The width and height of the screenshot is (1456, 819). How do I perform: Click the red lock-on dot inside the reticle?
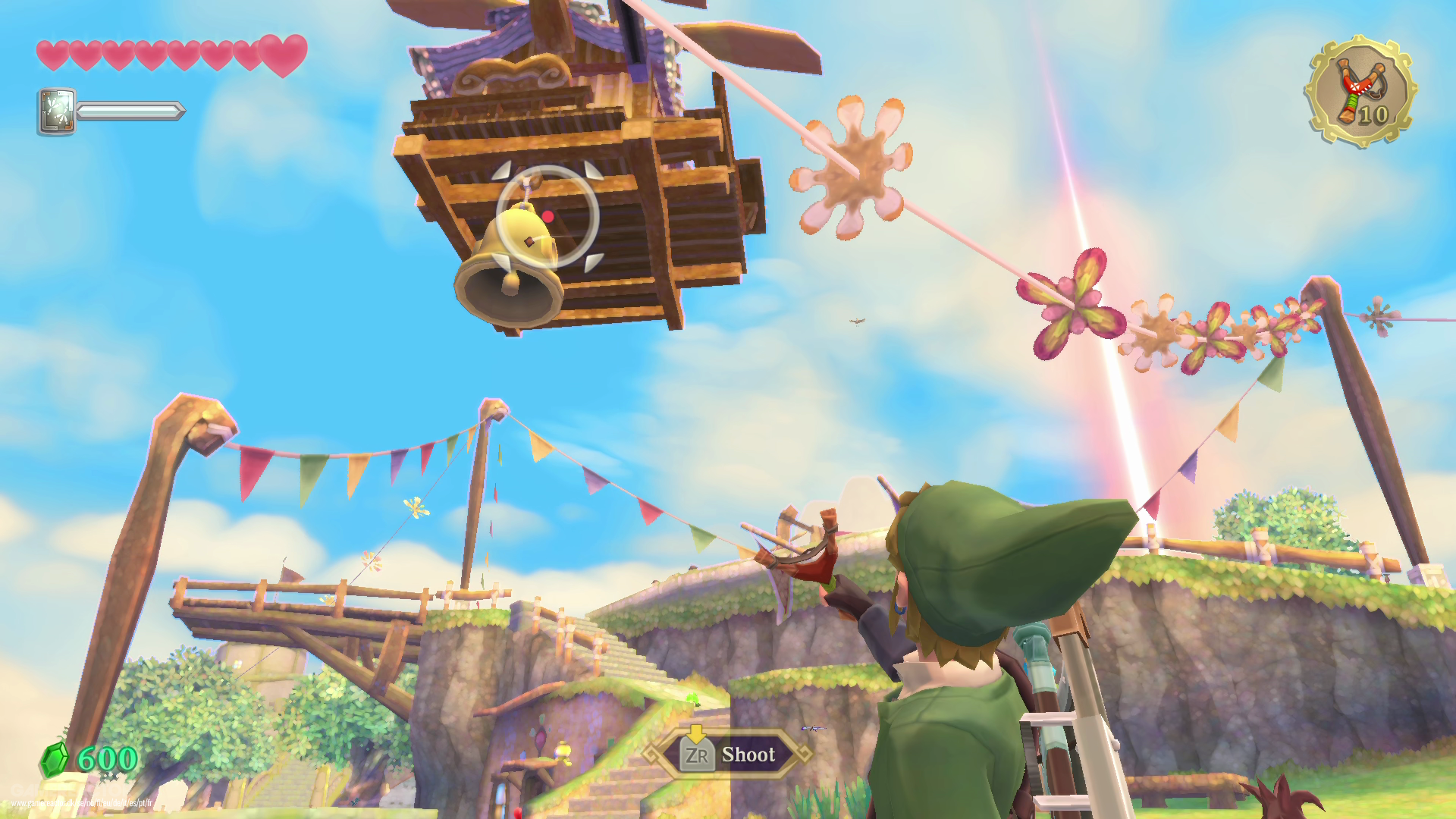coord(548,216)
